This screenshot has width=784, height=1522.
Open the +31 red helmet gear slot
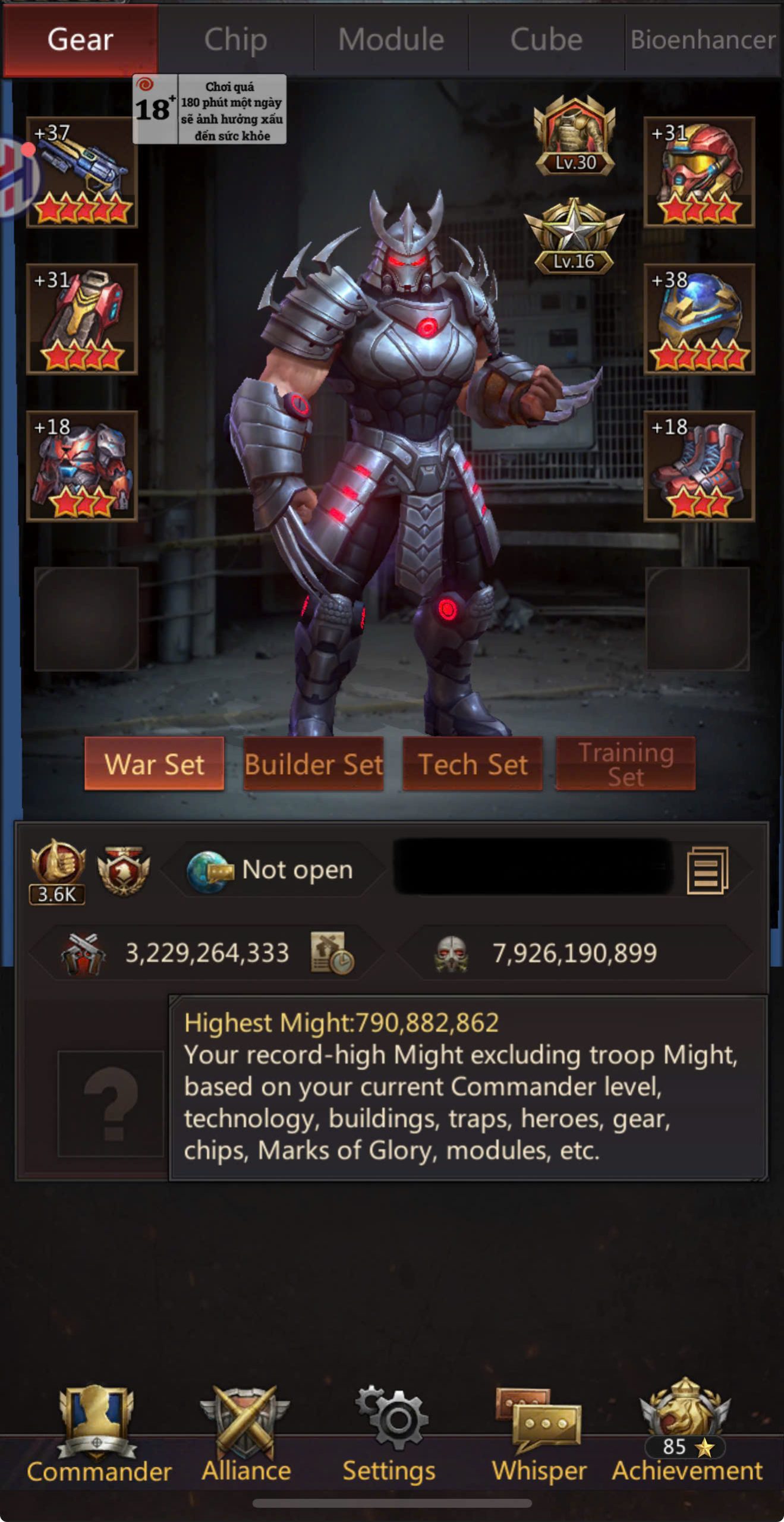point(699,172)
